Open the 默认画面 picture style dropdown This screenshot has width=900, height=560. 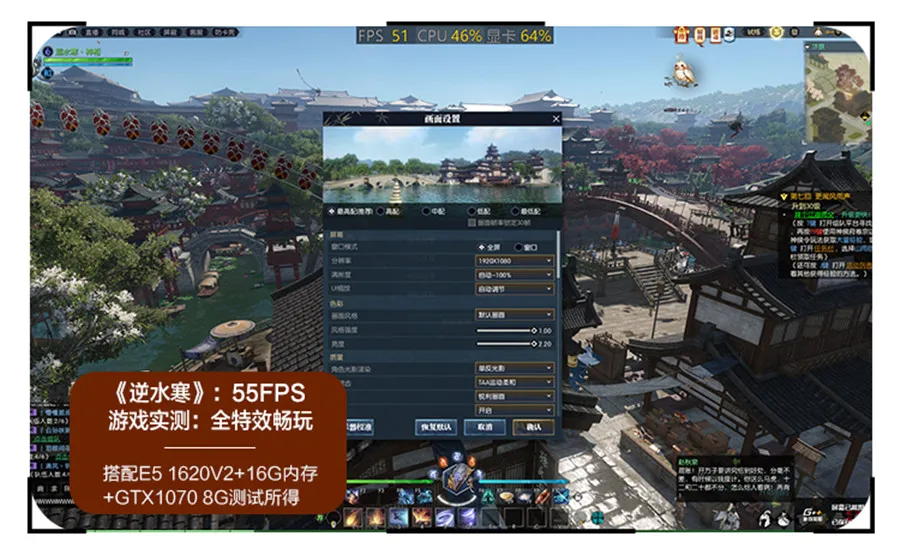[514, 314]
